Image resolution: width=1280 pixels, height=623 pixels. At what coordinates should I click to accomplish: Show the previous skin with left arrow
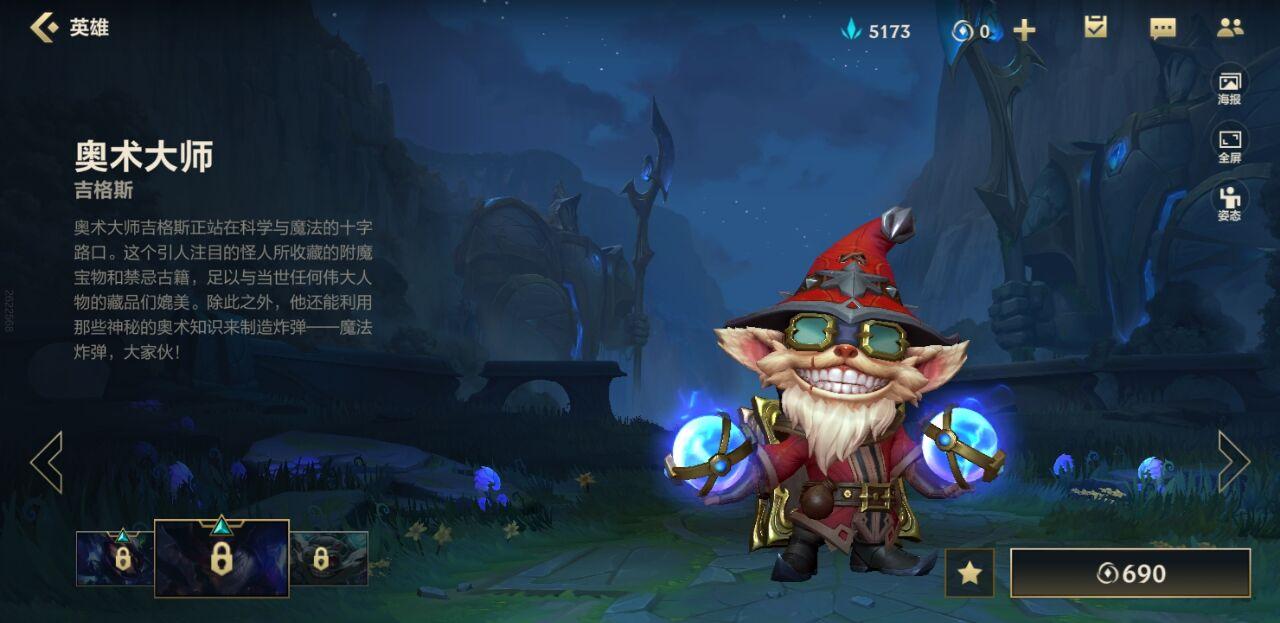click(46, 462)
